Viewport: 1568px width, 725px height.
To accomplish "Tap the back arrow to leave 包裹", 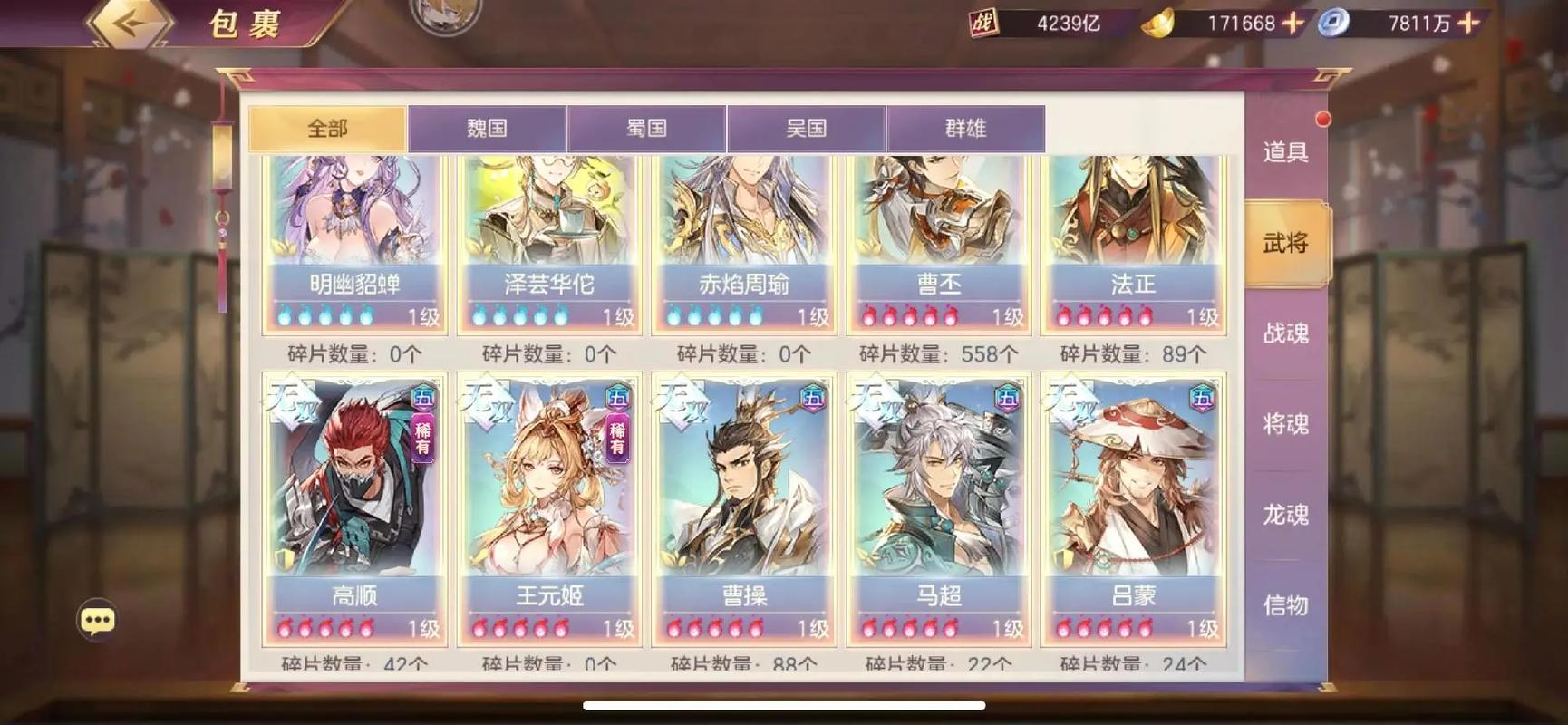I will point(130,23).
